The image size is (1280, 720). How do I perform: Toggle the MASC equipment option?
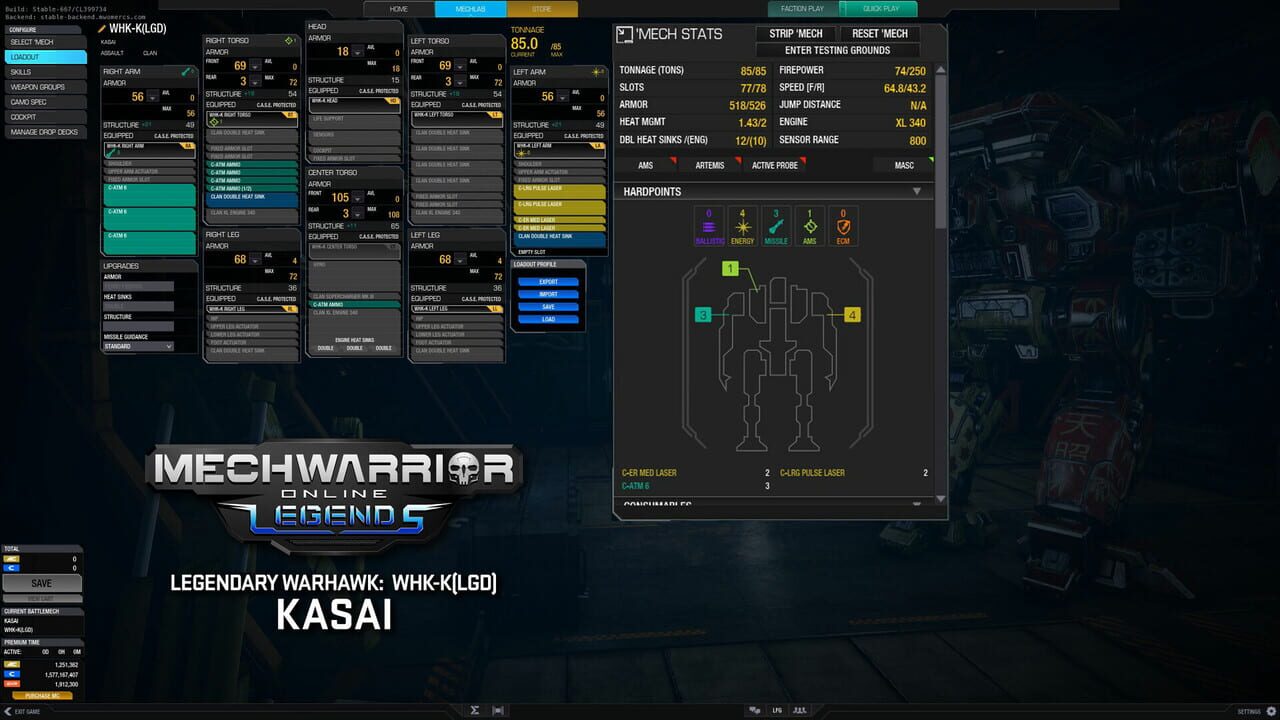903,165
